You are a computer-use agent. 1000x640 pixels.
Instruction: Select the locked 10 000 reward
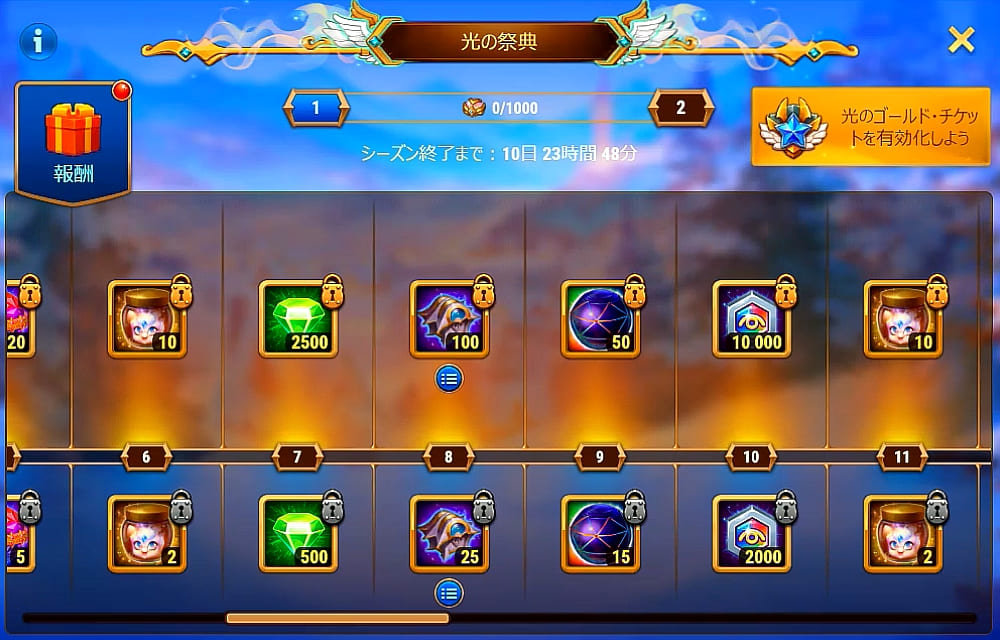point(751,319)
